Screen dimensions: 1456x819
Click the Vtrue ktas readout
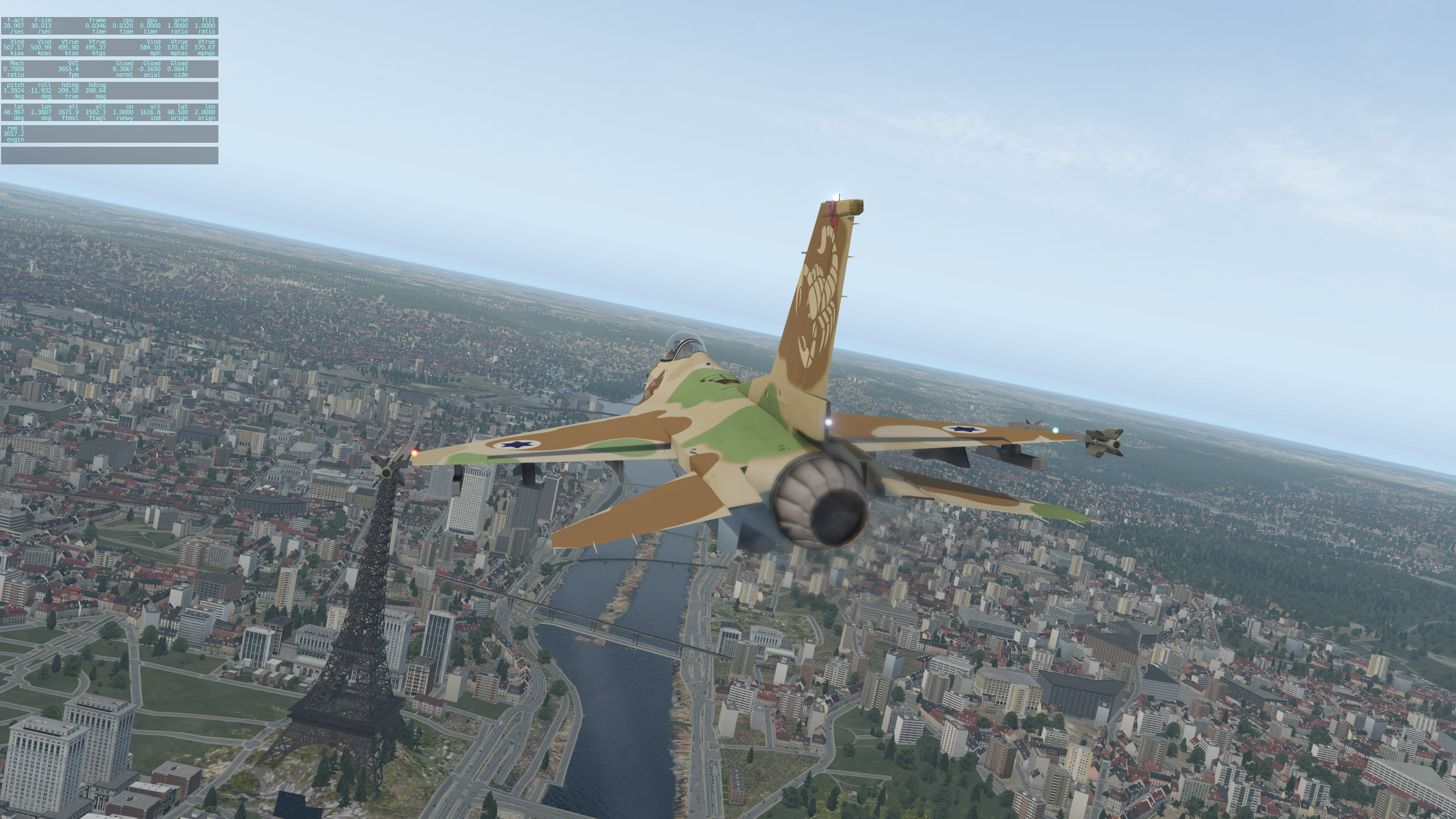coord(69,47)
